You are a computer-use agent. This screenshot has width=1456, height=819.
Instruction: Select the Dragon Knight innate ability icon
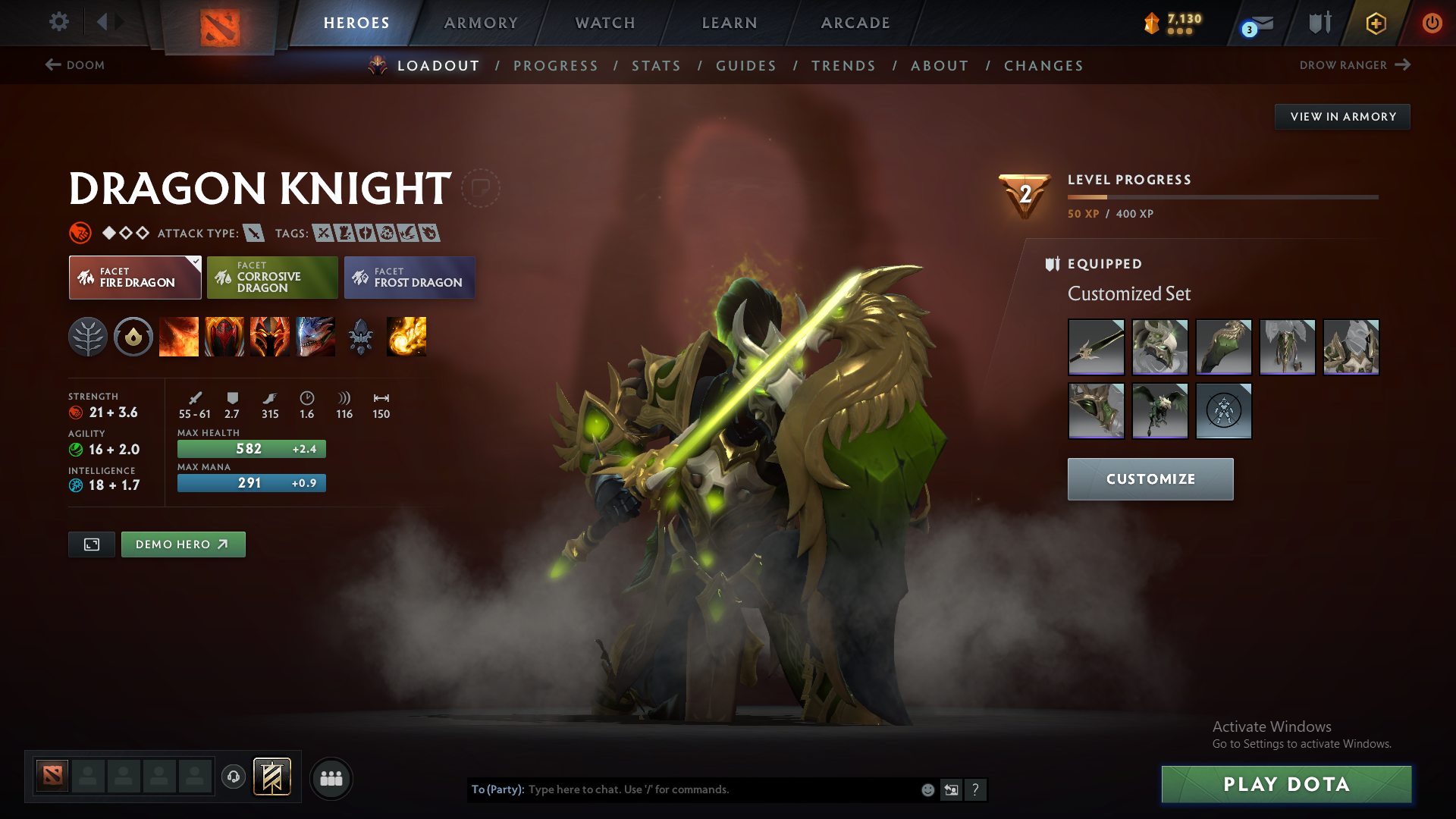[134, 337]
